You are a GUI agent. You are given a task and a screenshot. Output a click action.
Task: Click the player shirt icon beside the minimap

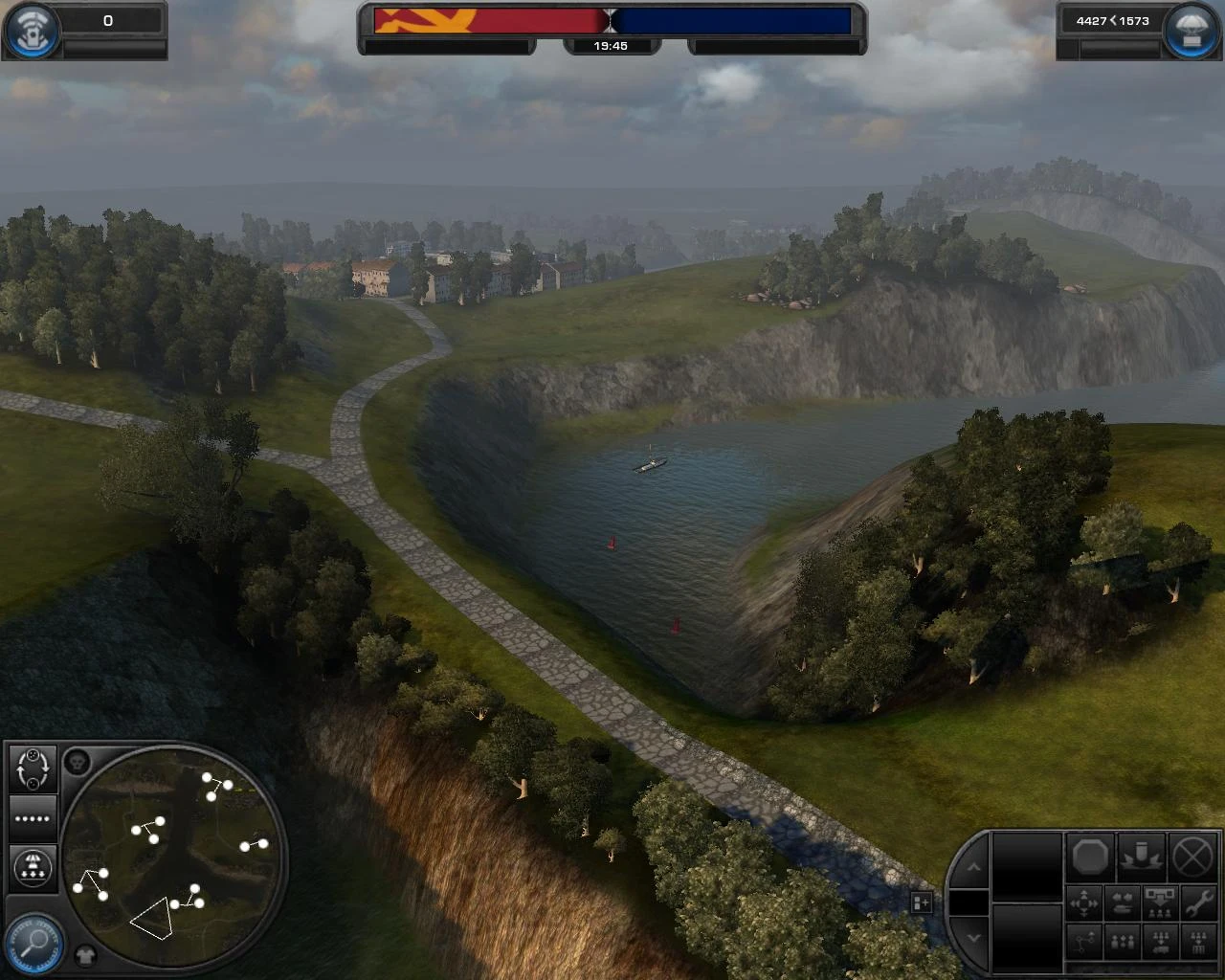pos(85,955)
